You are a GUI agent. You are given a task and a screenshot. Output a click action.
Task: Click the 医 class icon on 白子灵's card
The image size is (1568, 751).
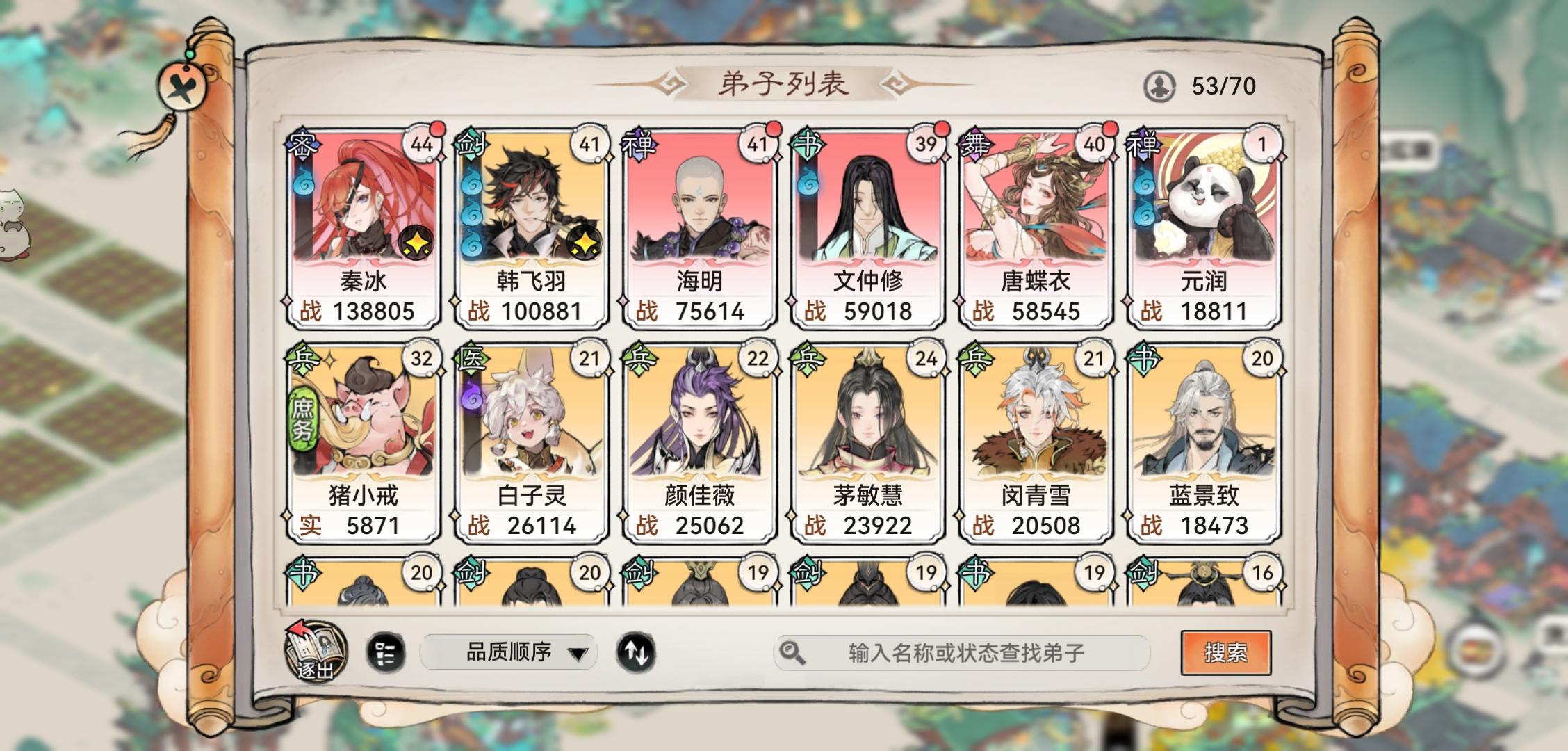(469, 358)
